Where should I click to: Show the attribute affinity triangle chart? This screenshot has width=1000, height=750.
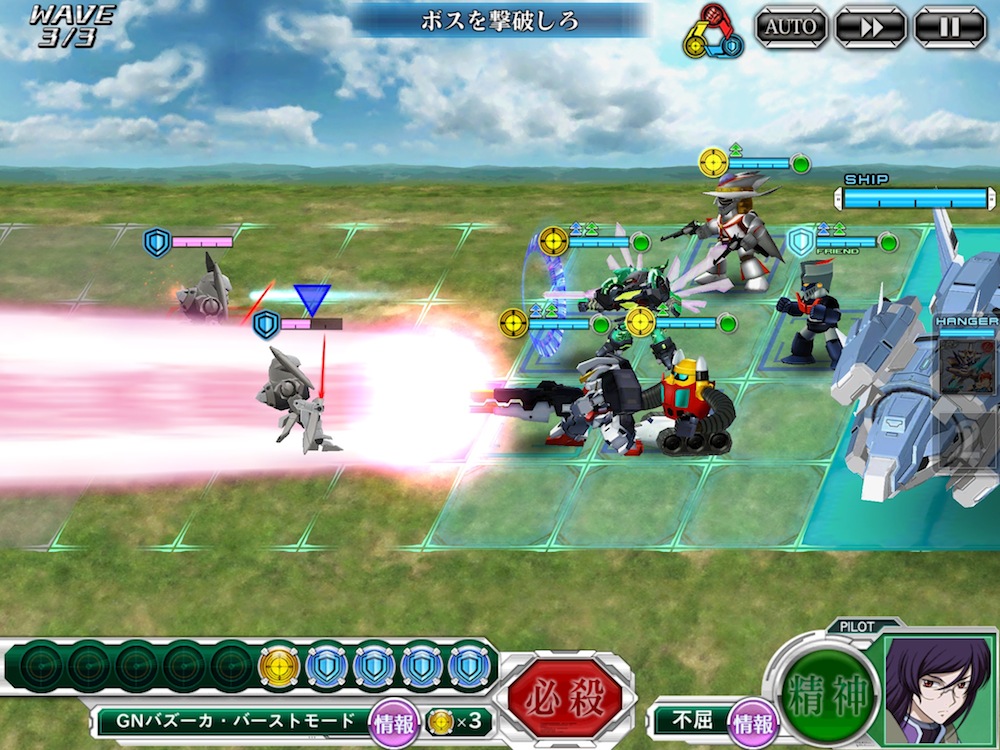[x=712, y=32]
